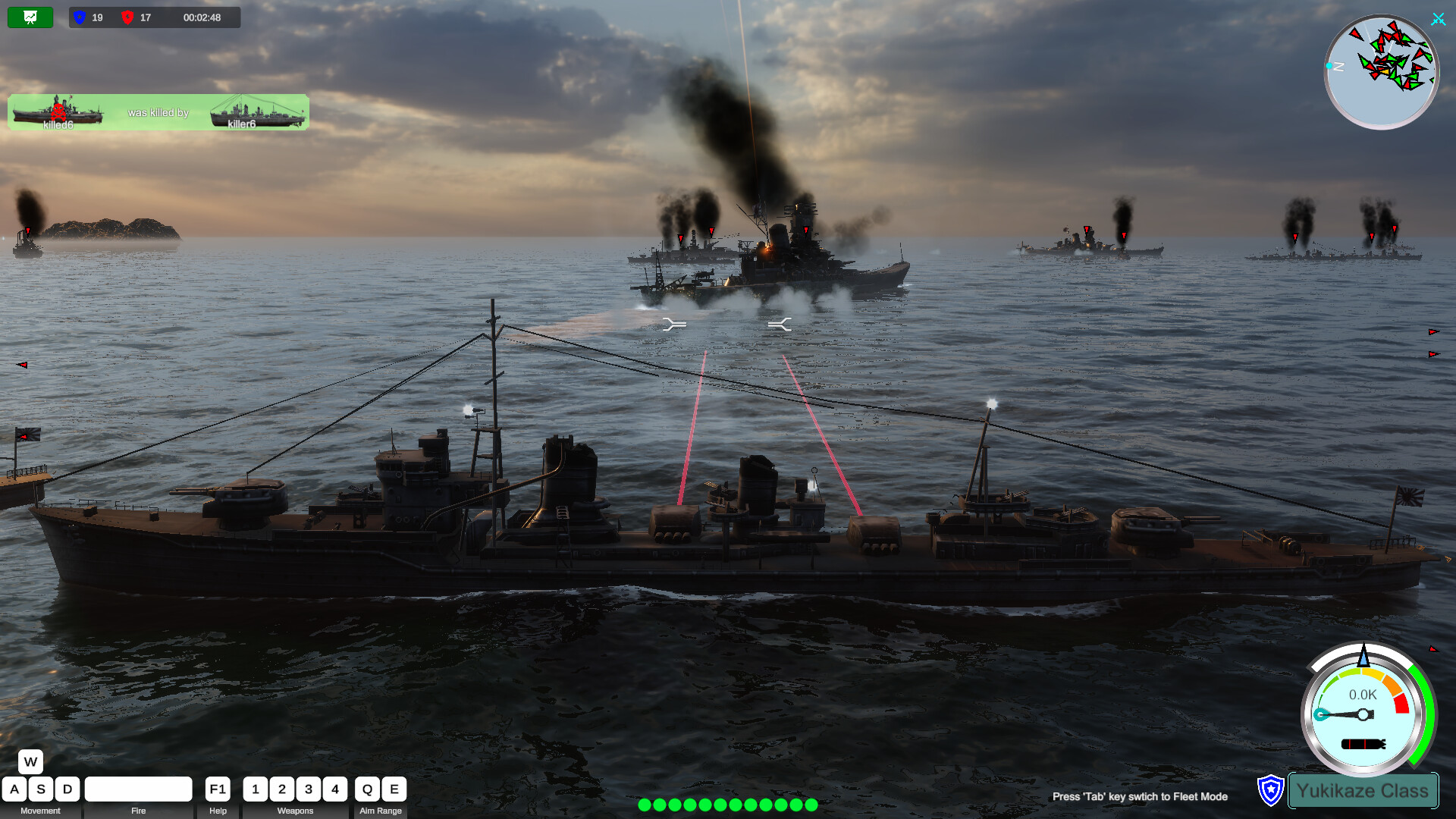
Task: Select weapon slot 2
Action: [x=282, y=789]
